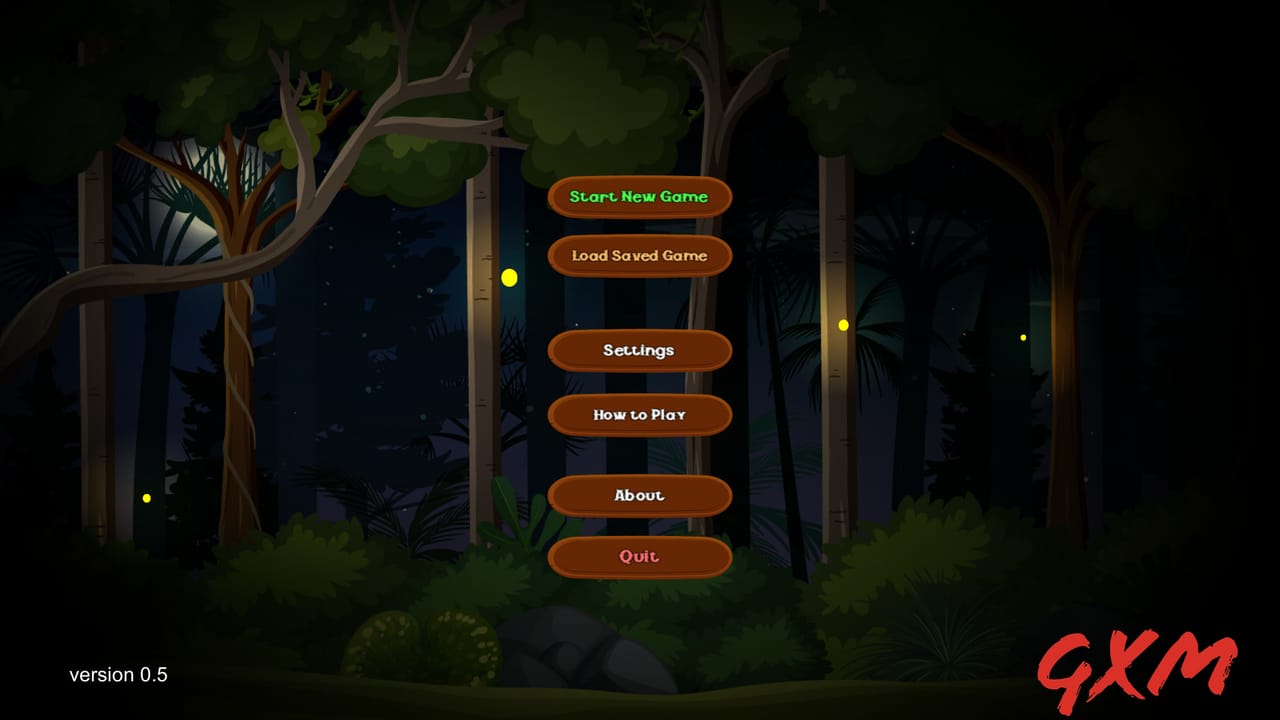Click the firefly near the palm fronds

coord(843,323)
